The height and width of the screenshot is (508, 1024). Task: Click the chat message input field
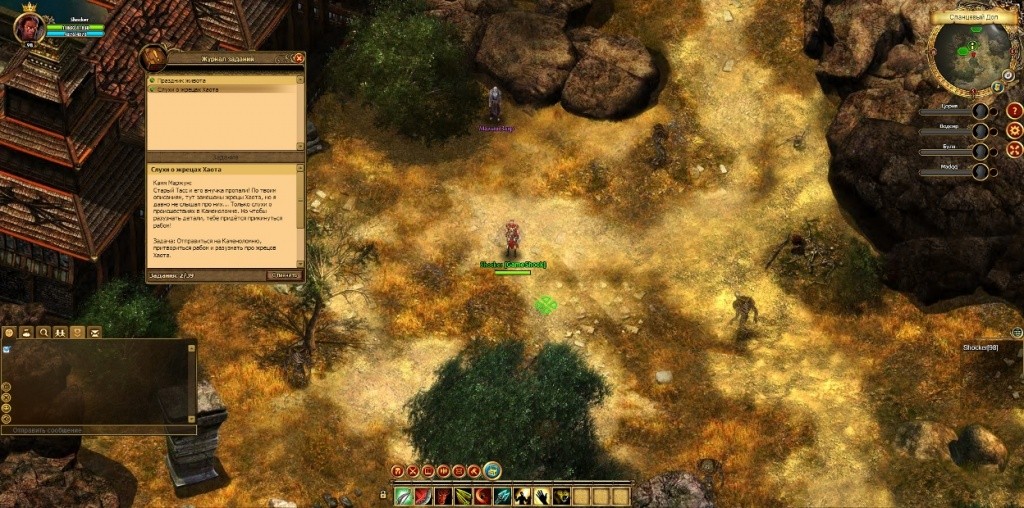[x=95, y=430]
